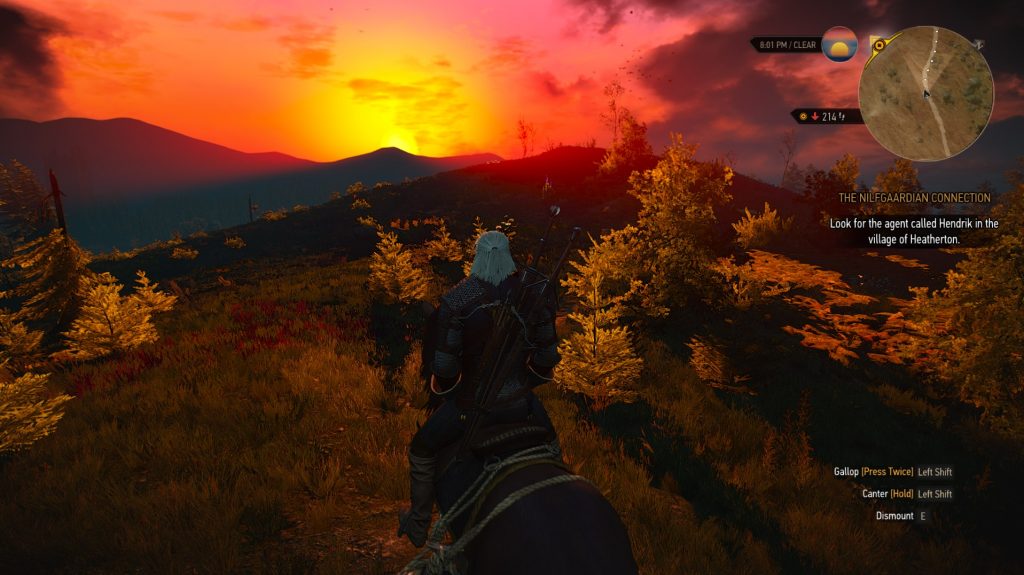
Task: Click the sunset weather icon
Action: coord(839,45)
